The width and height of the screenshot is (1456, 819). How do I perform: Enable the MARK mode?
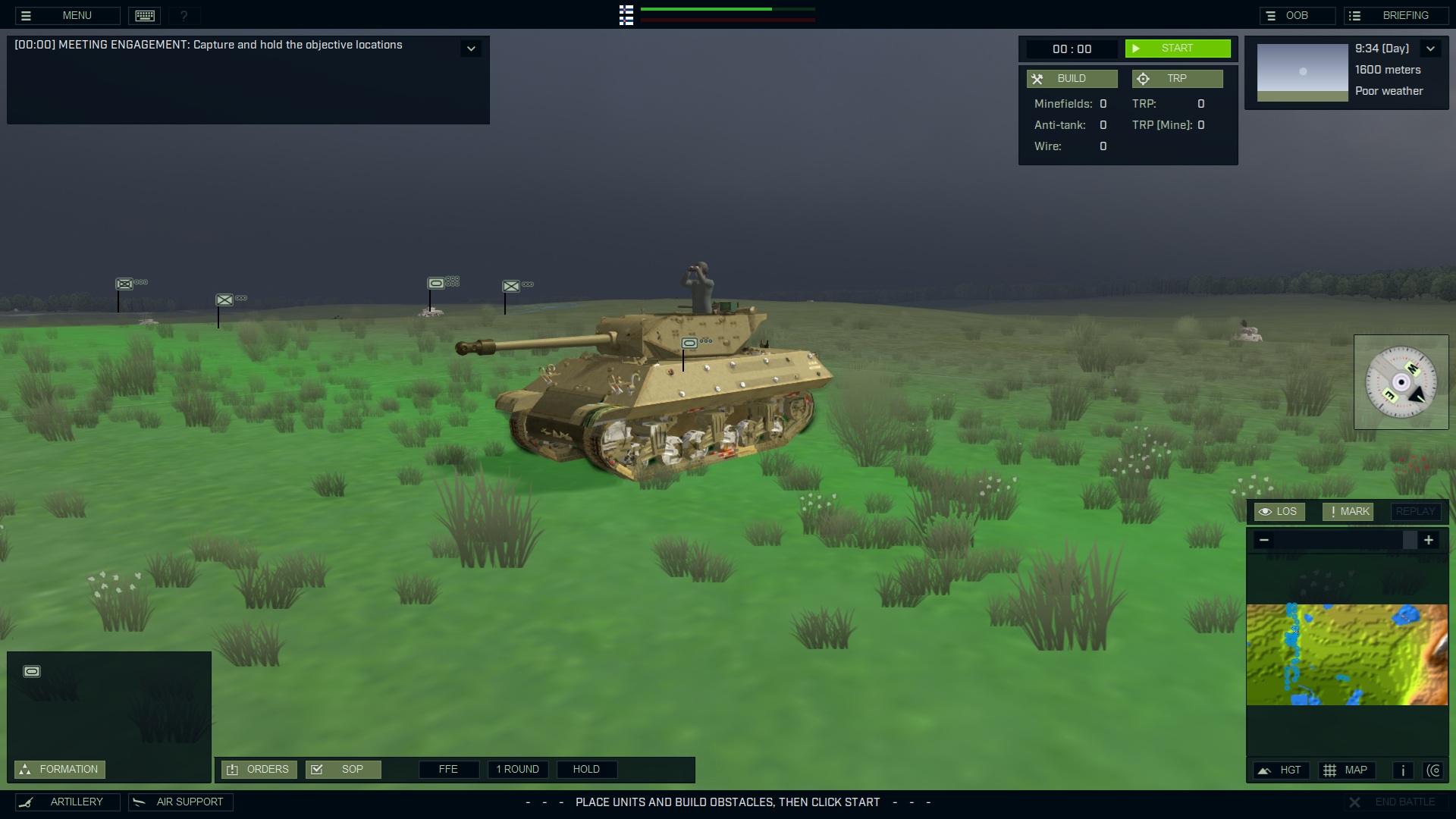click(x=1348, y=511)
